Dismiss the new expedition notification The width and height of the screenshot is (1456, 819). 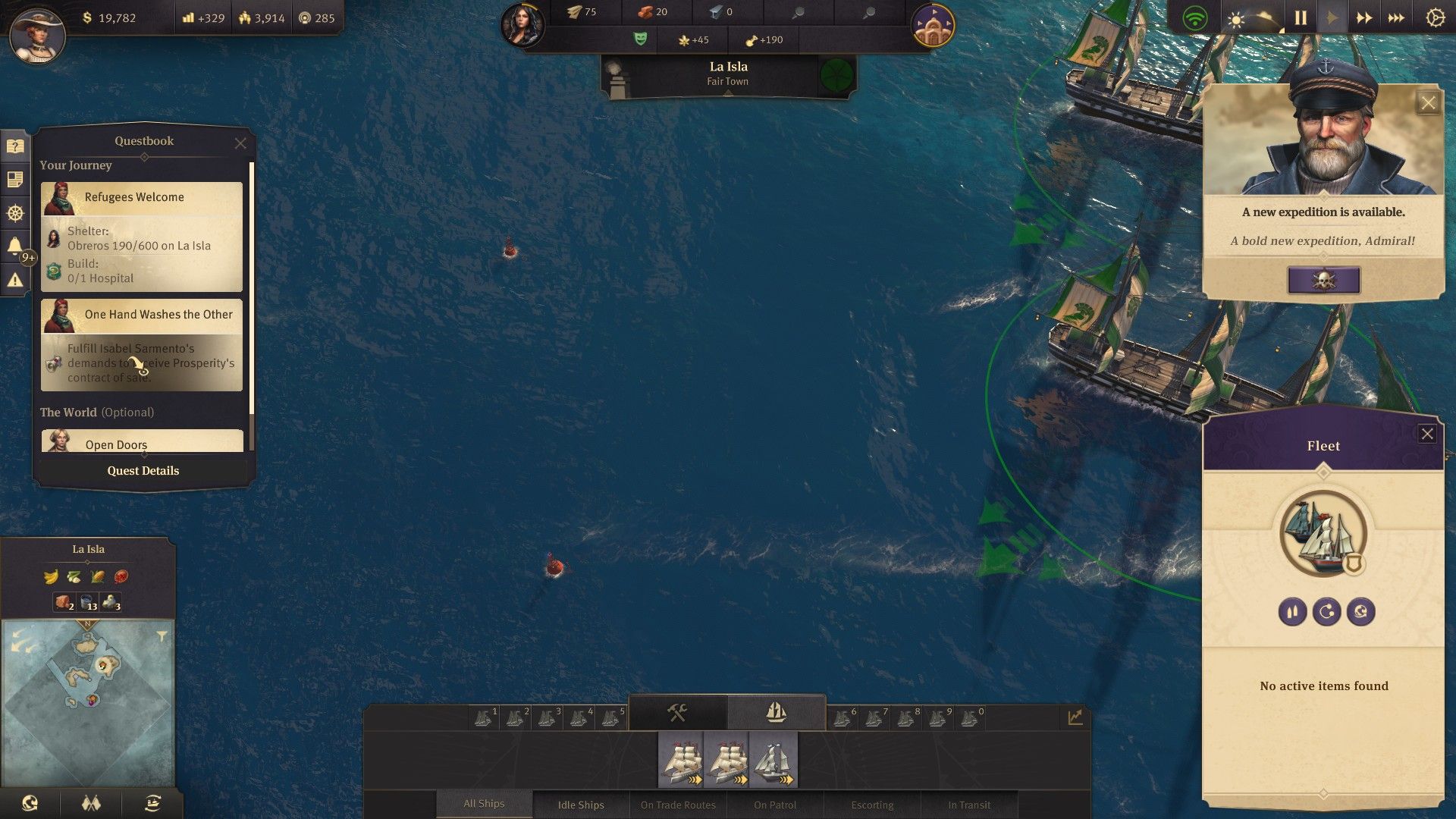pos(1428,103)
